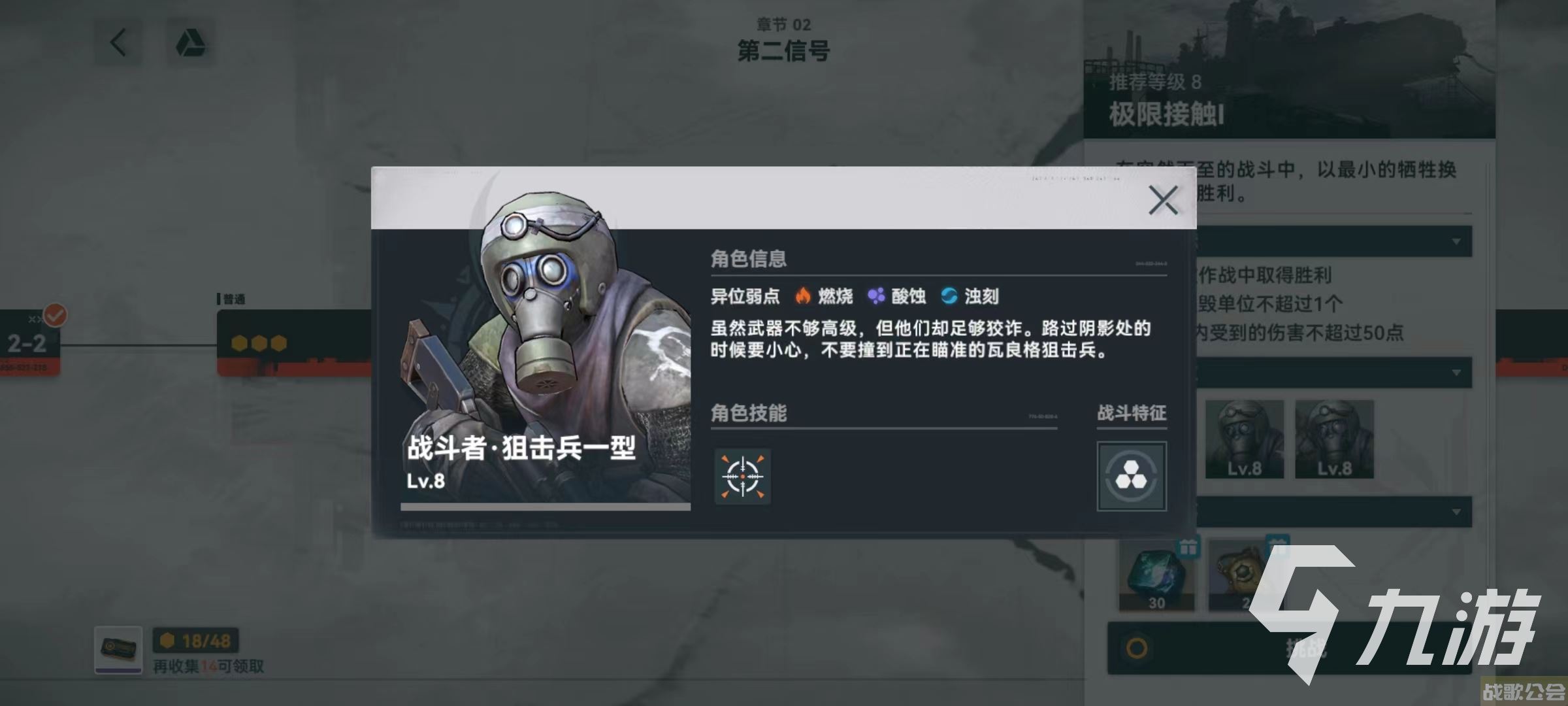Click the back arrow at top left
The height and width of the screenshot is (706, 1568).
tap(118, 41)
